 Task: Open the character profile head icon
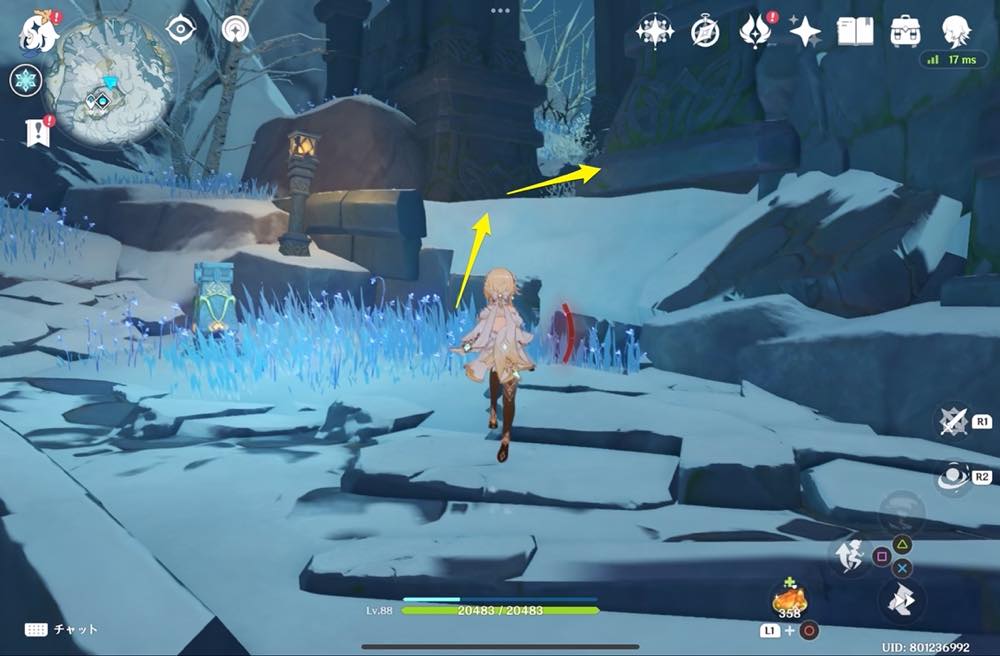tap(956, 30)
